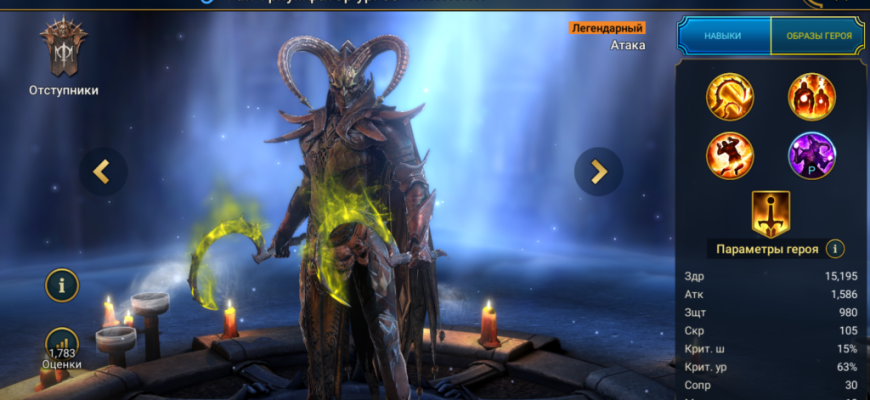
Task: Open the round hero info button
Action: (x=62, y=285)
